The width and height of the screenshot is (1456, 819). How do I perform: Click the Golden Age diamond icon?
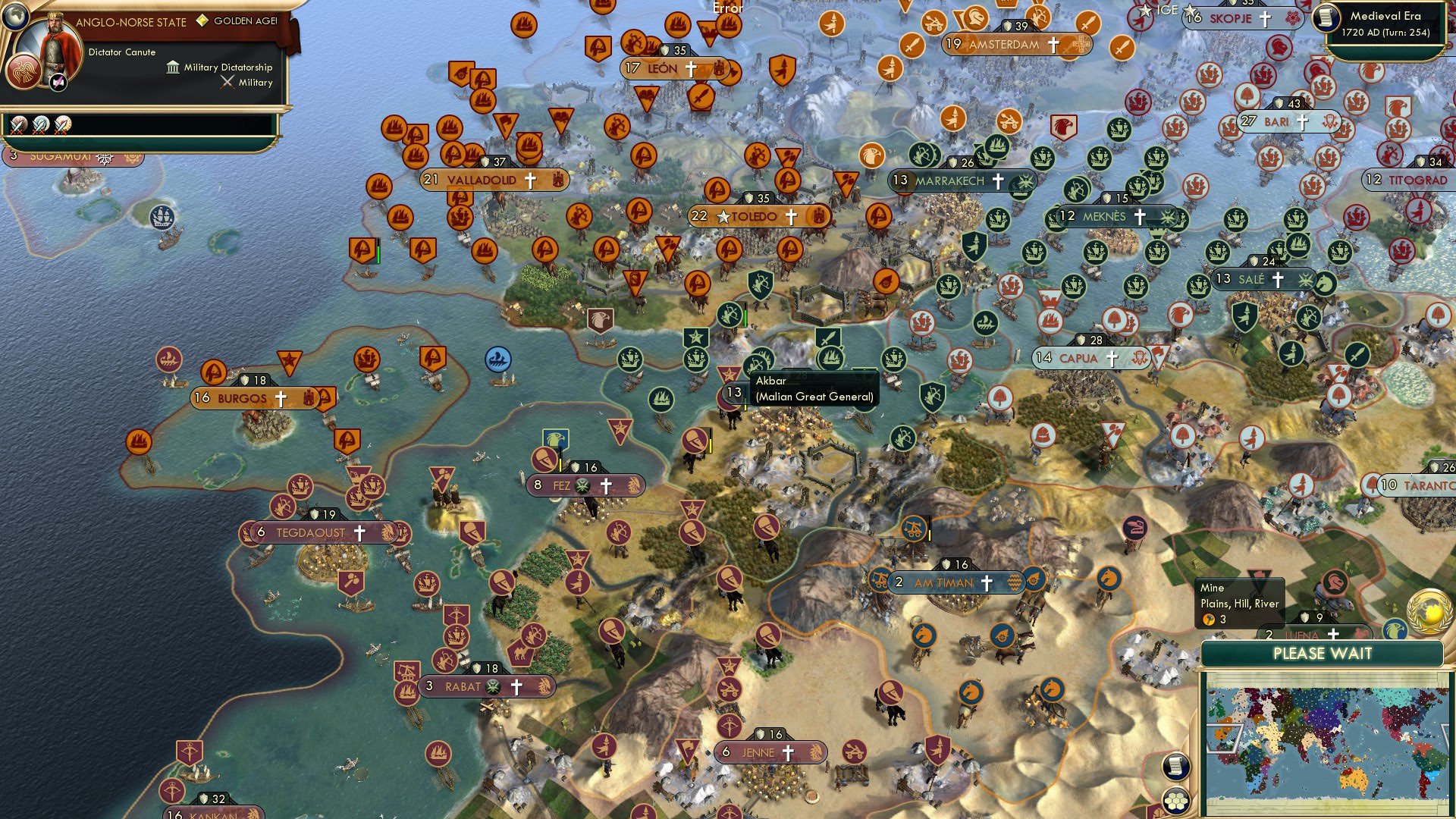coord(202,23)
